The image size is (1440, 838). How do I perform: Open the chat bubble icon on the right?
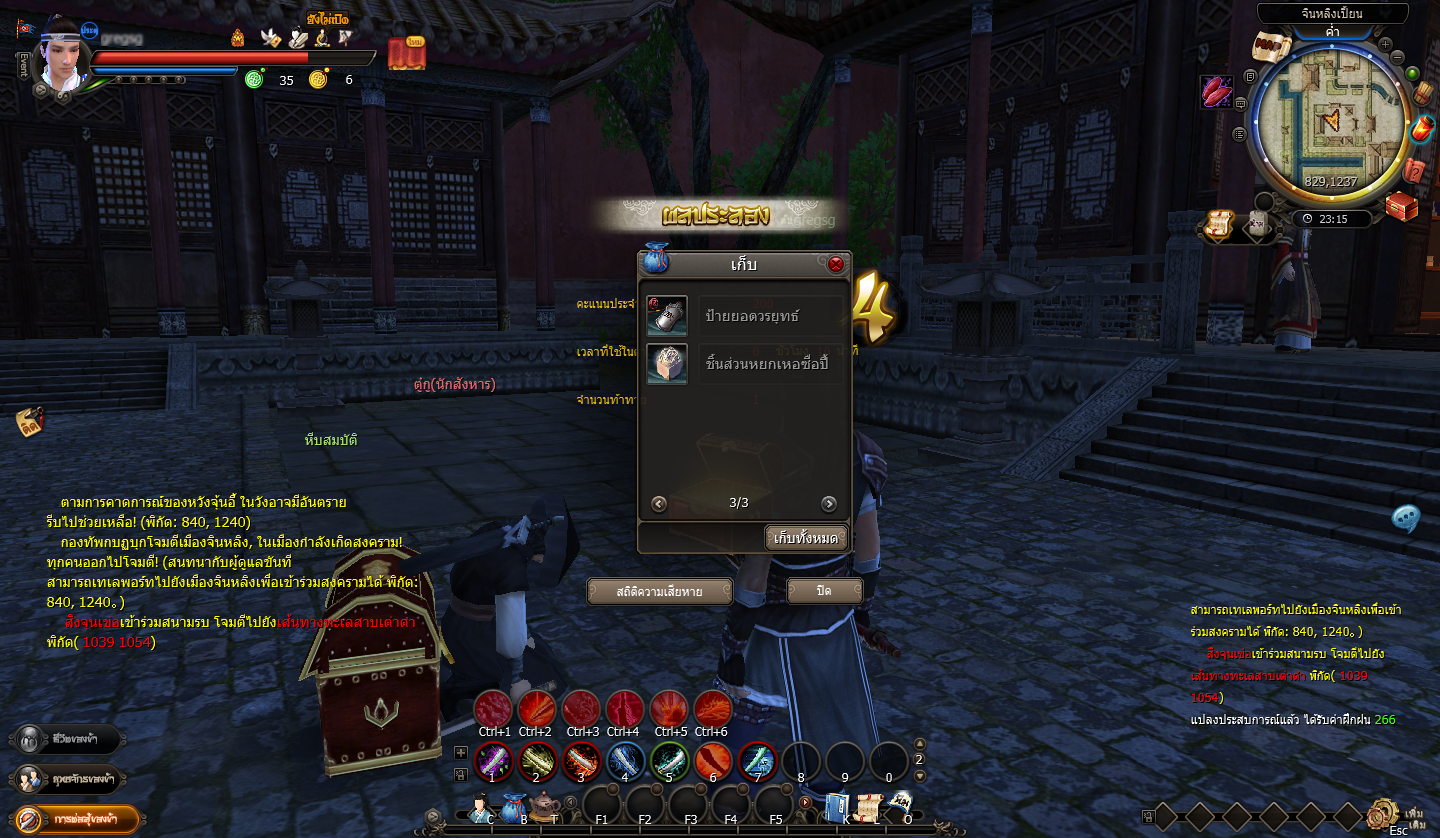[x=1406, y=518]
